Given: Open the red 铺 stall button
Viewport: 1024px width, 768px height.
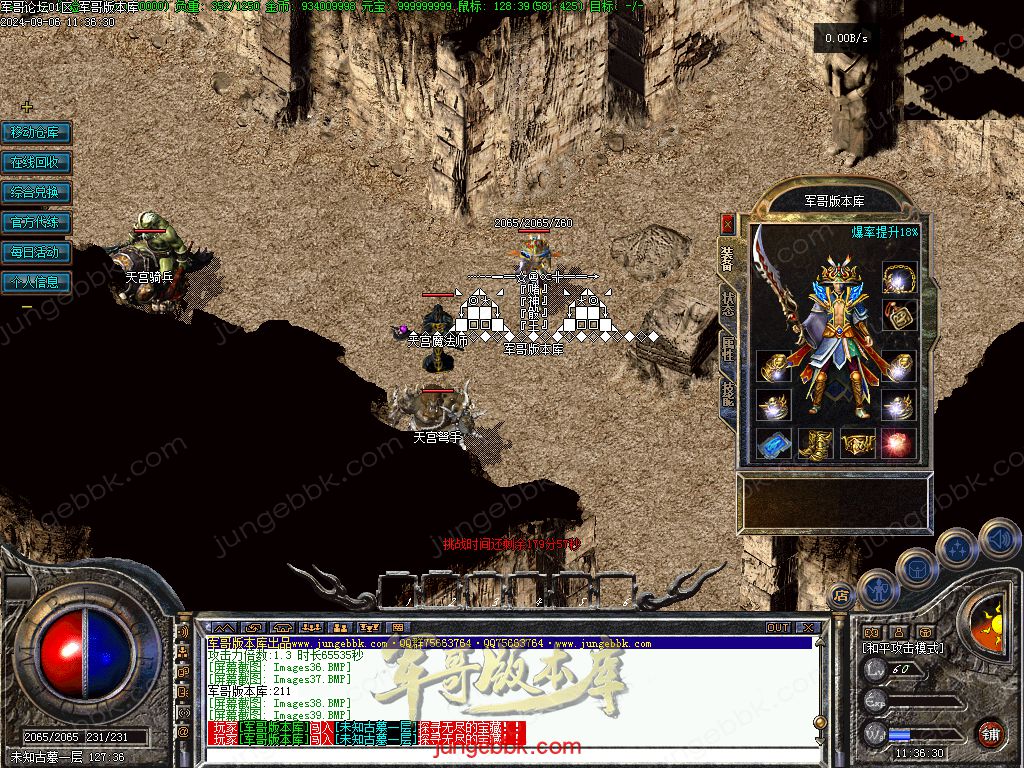Looking at the screenshot, I should tap(990, 733).
